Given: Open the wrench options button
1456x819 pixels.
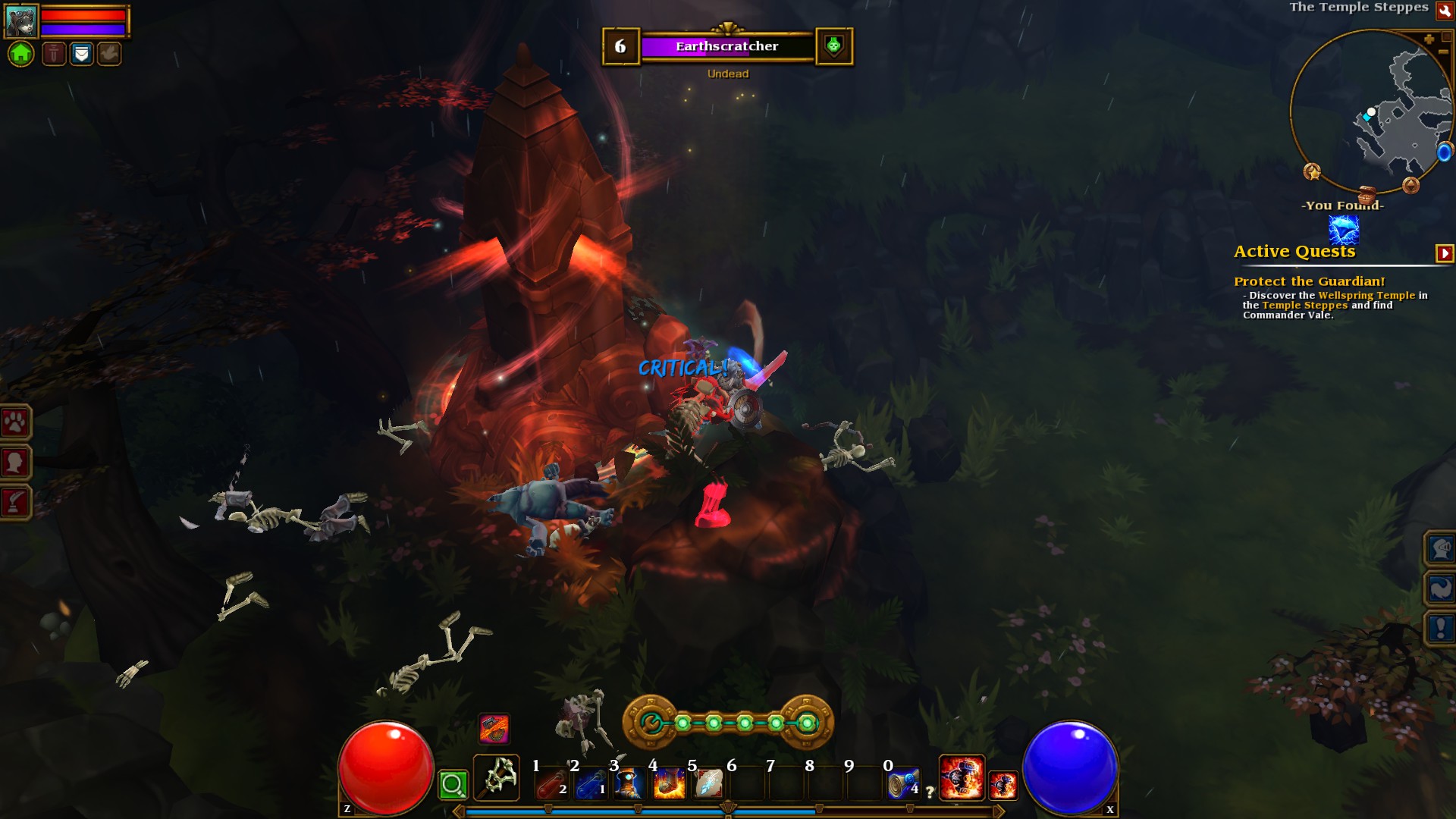Looking at the screenshot, I should click(1444, 11).
